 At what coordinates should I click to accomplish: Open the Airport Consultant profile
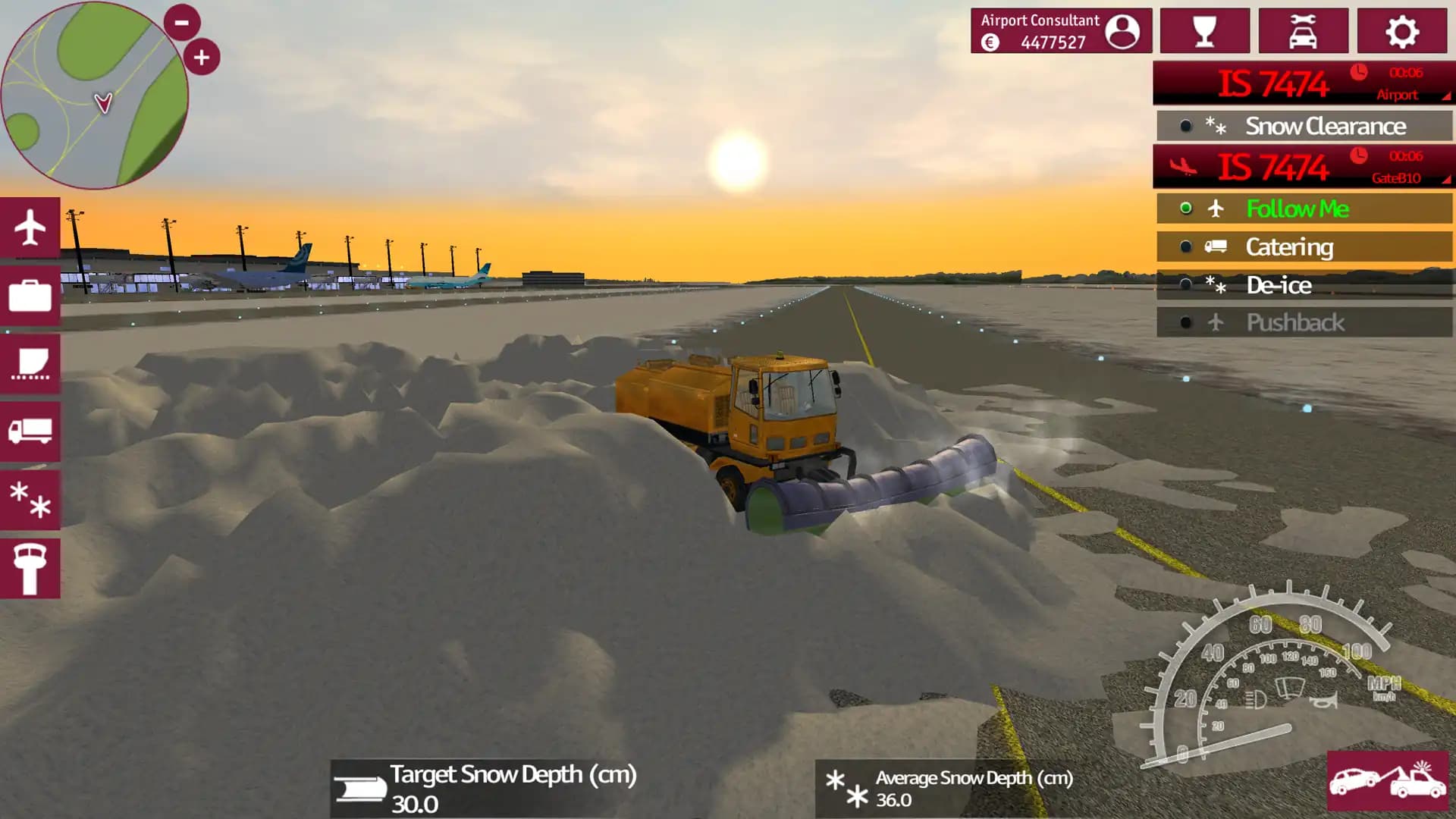[1059, 31]
